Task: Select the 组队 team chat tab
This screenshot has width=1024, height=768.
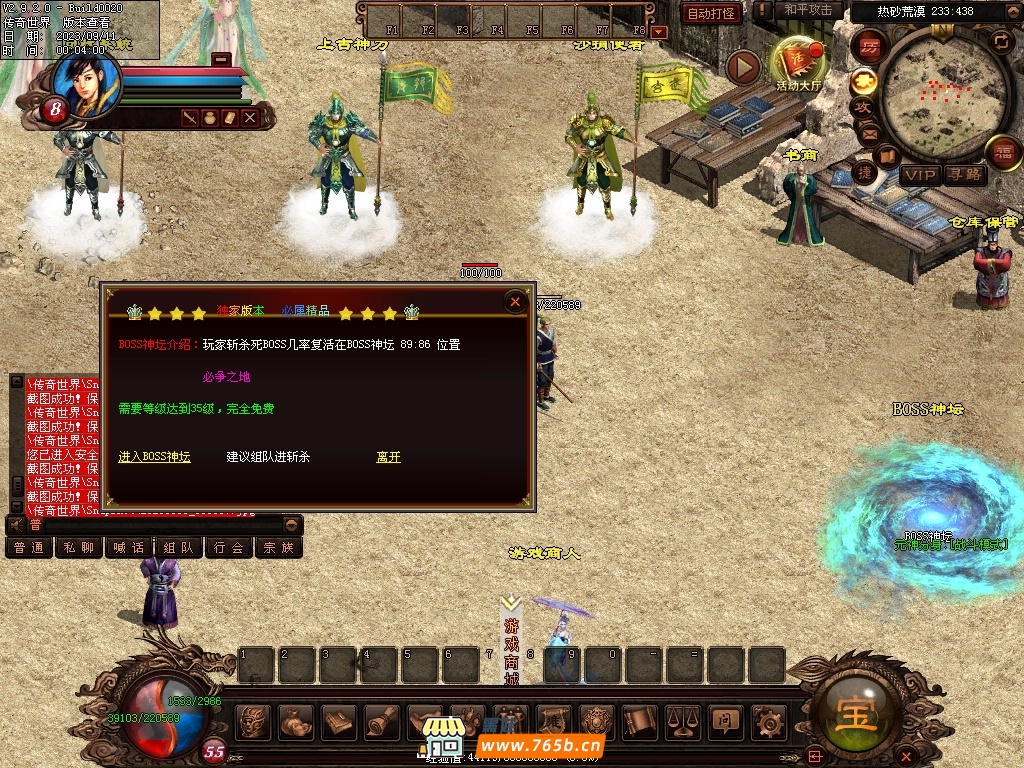Action: coord(179,548)
